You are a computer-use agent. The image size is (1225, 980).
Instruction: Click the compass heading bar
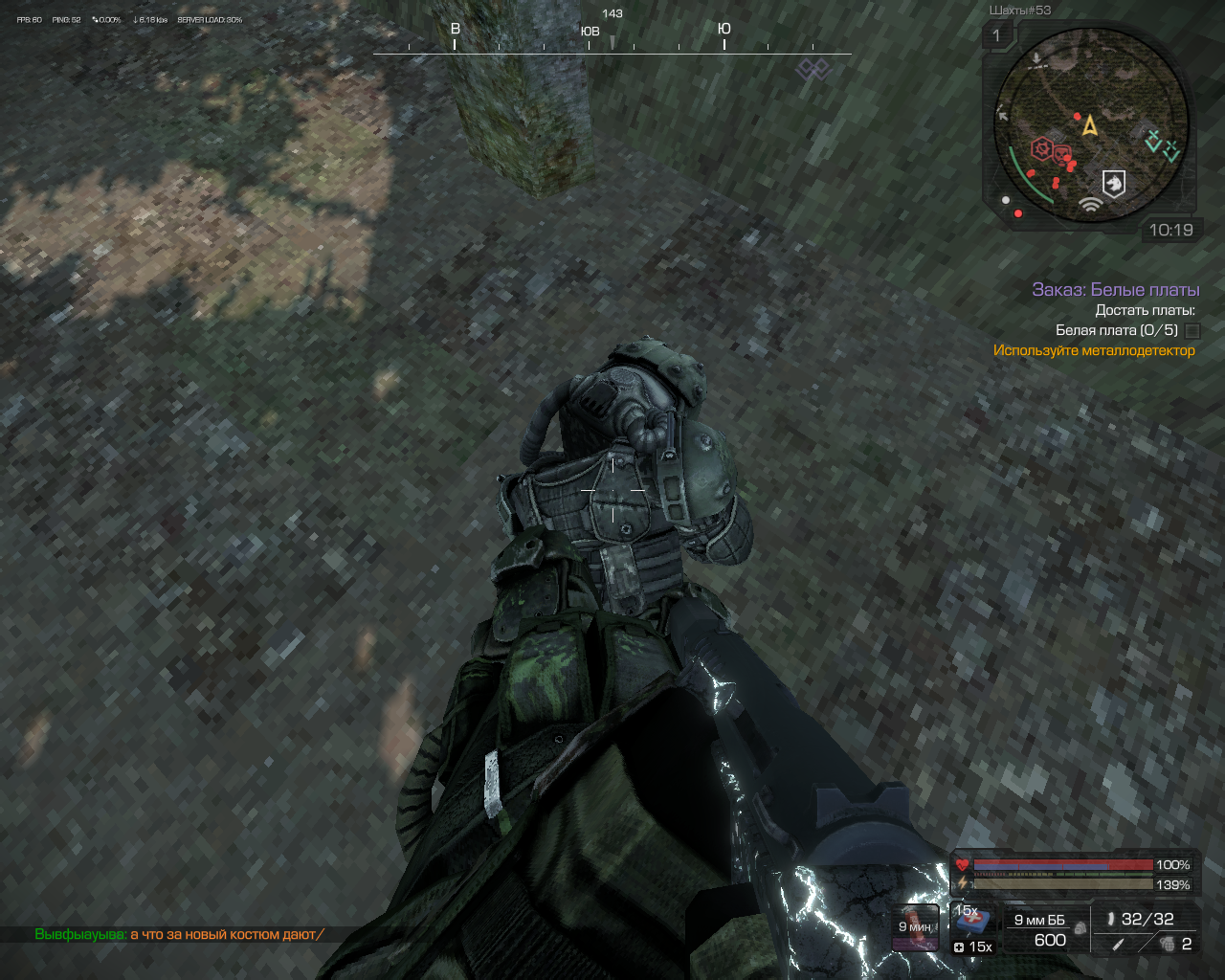coord(612,42)
